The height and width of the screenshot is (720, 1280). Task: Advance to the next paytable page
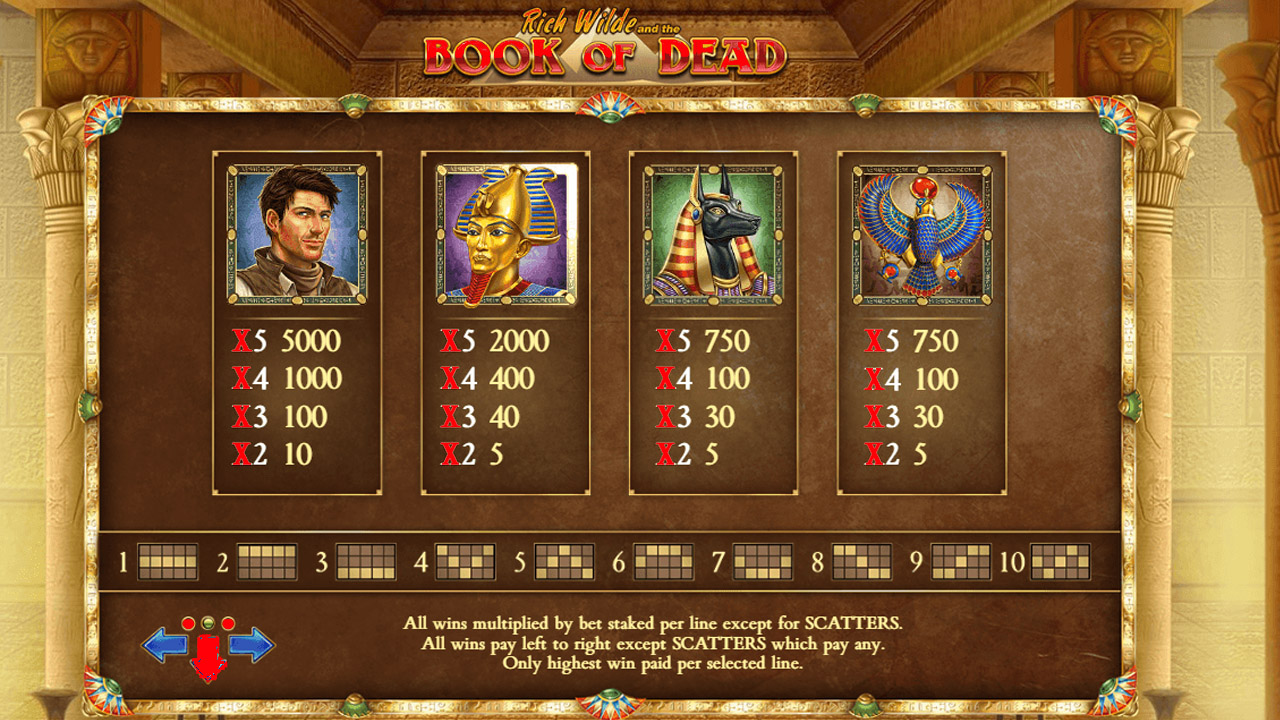(x=251, y=646)
